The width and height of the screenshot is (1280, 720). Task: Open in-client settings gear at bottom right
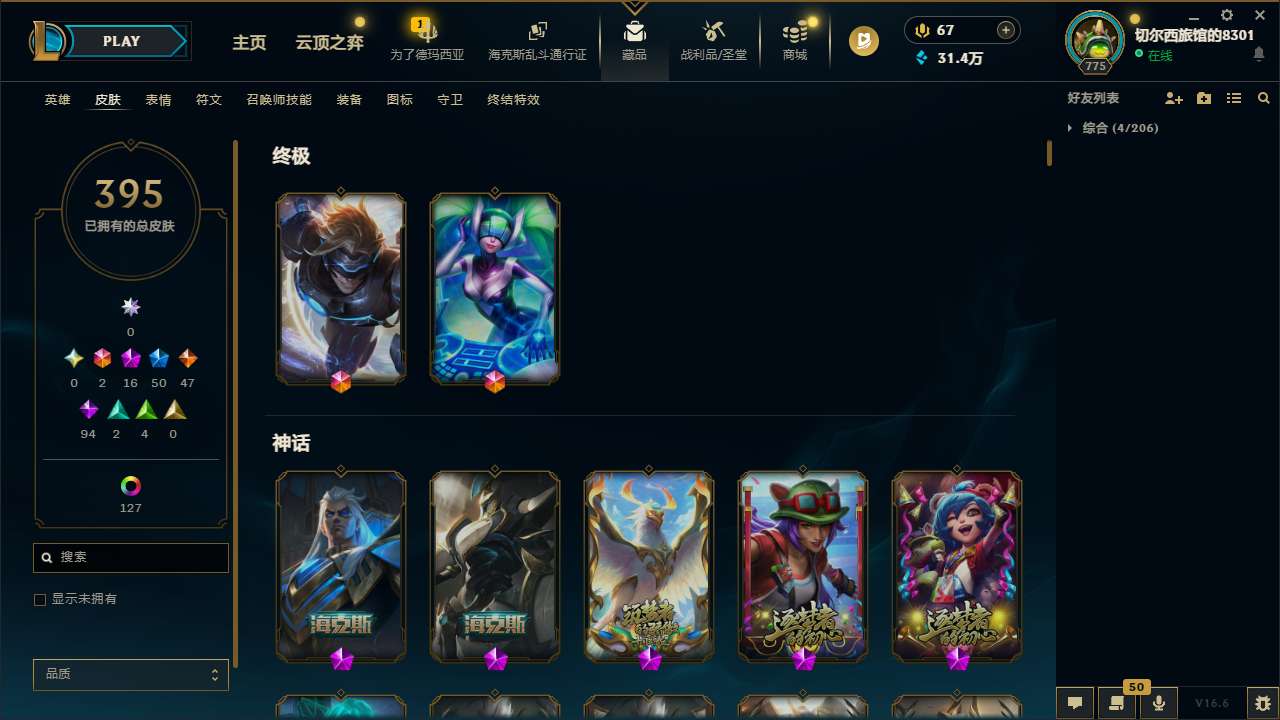click(1261, 703)
